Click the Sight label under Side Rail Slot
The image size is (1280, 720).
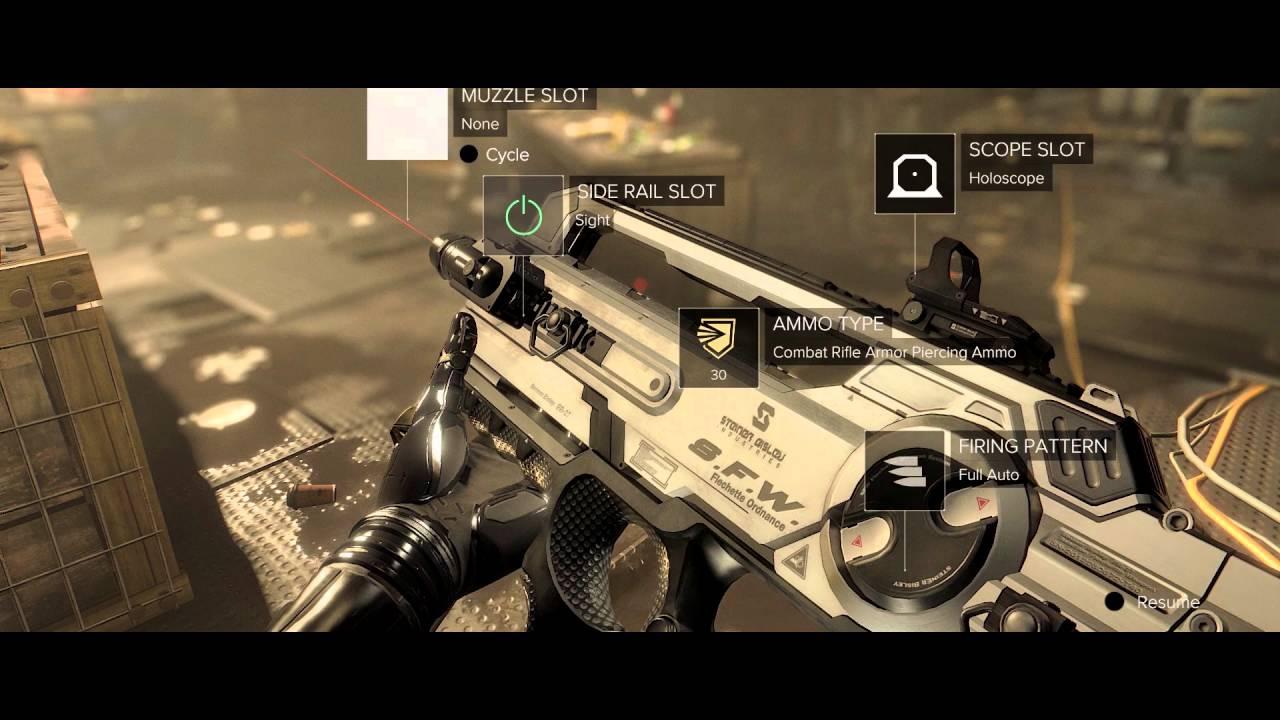click(x=592, y=220)
